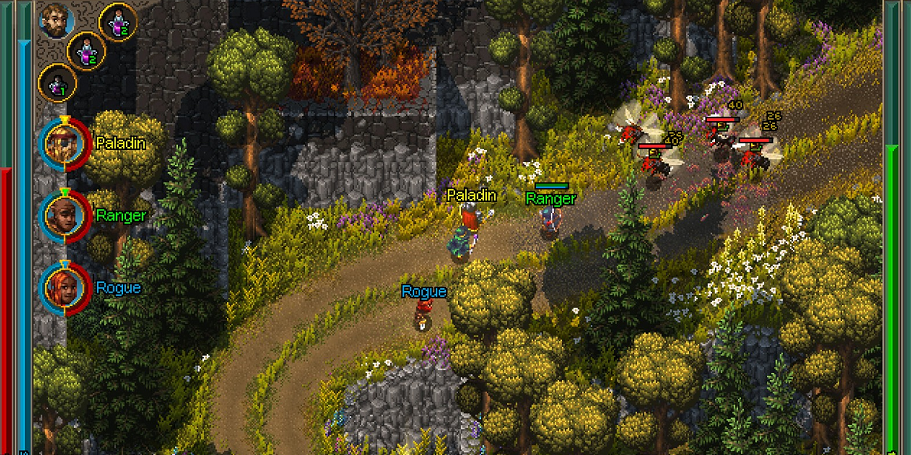The height and width of the screenshot is (455, 911).
Task: Select the Ranger party portrait
Action: pos(64,215)
